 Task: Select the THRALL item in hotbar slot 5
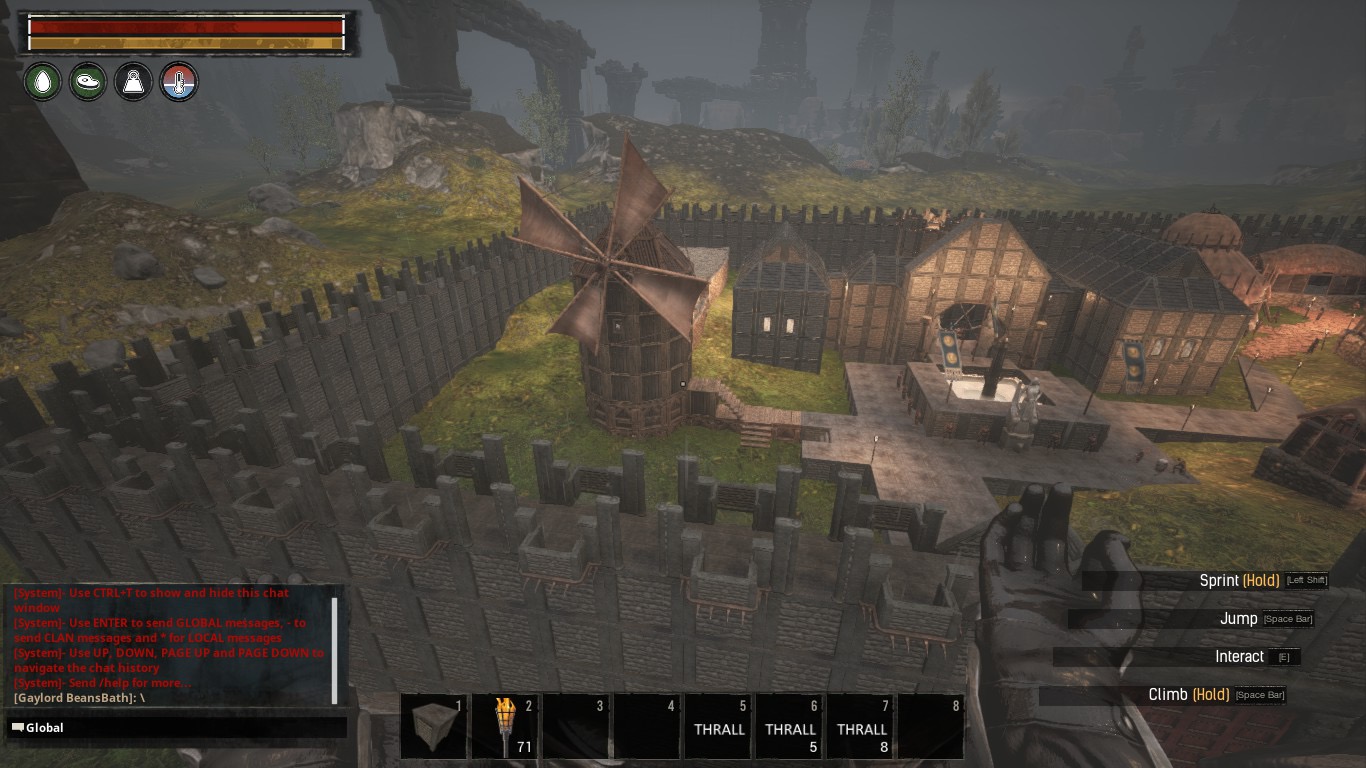(x=719, y=727)
